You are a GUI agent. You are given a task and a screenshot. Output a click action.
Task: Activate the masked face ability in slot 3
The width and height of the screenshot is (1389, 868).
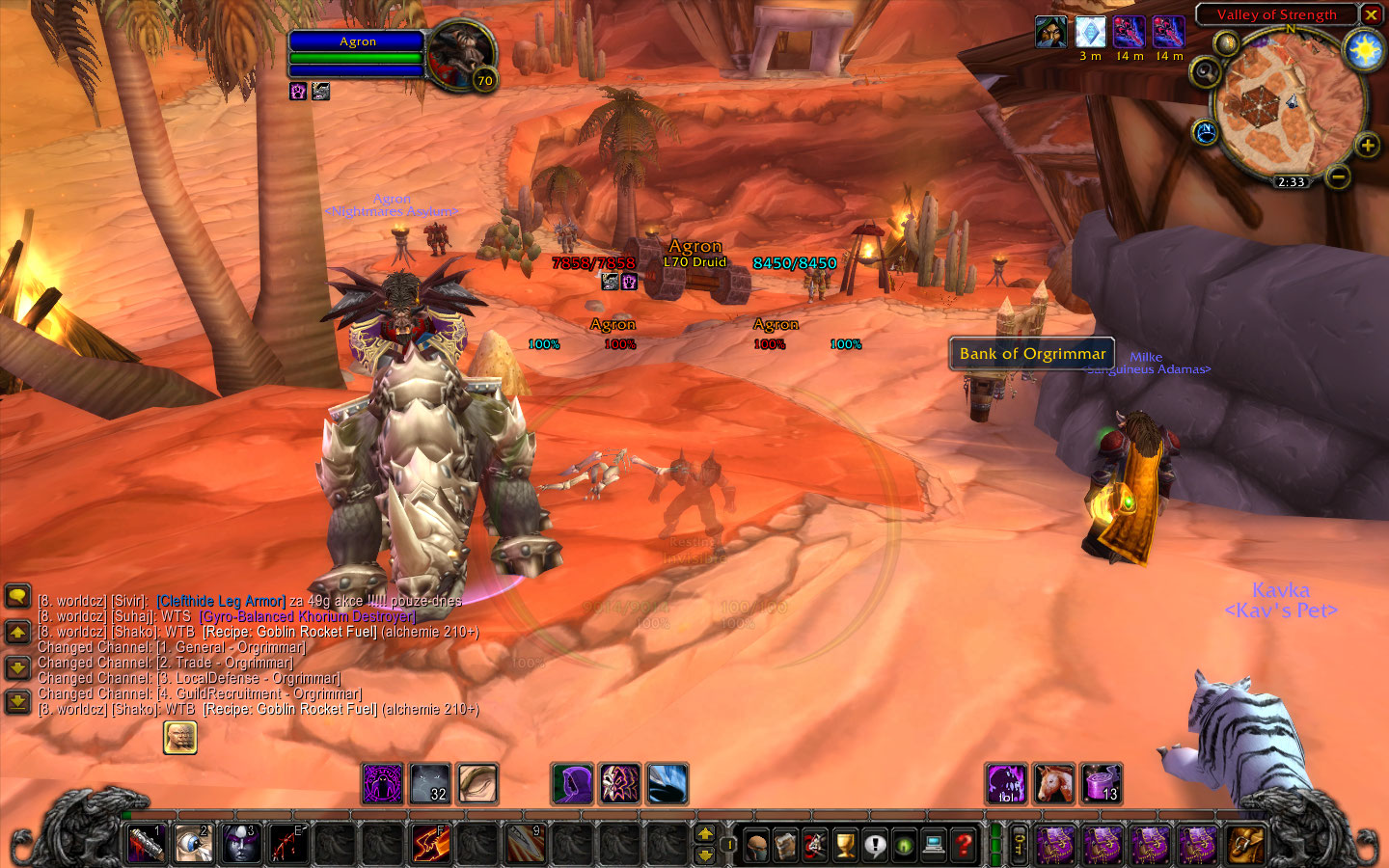(240, 844)
